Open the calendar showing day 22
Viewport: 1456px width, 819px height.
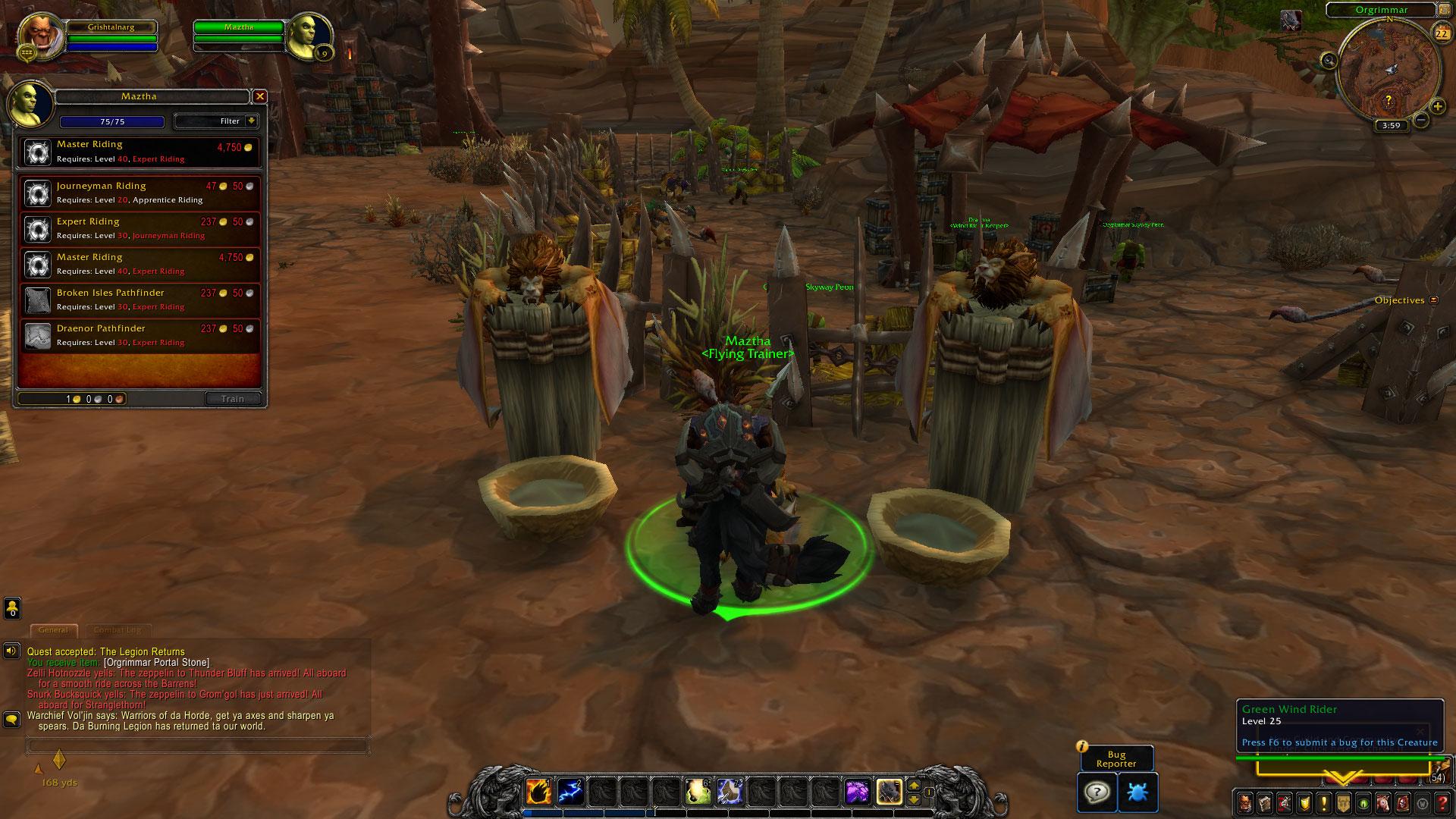click(x=1441, y=33)
